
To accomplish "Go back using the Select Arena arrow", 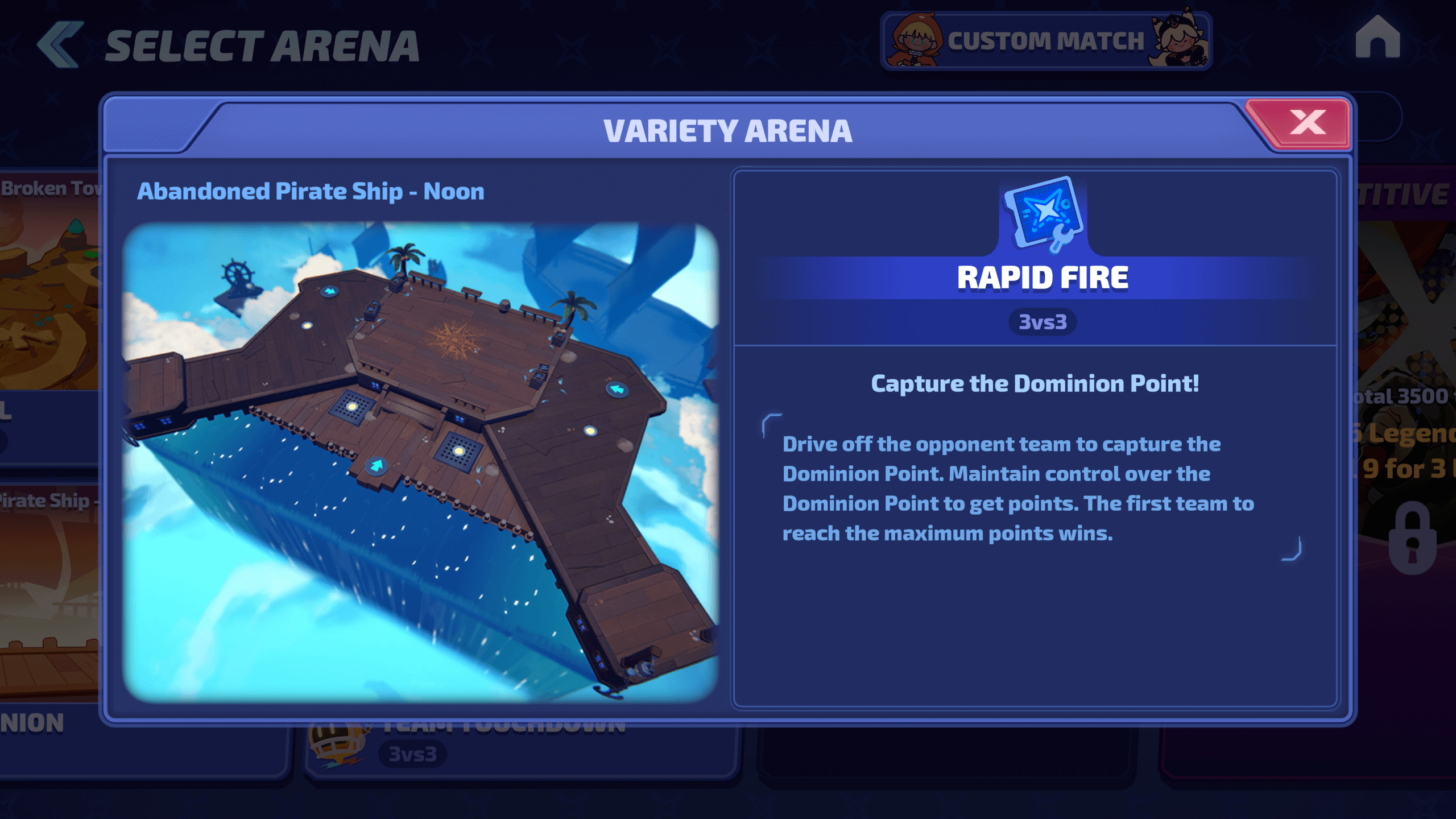I will 60,44.
